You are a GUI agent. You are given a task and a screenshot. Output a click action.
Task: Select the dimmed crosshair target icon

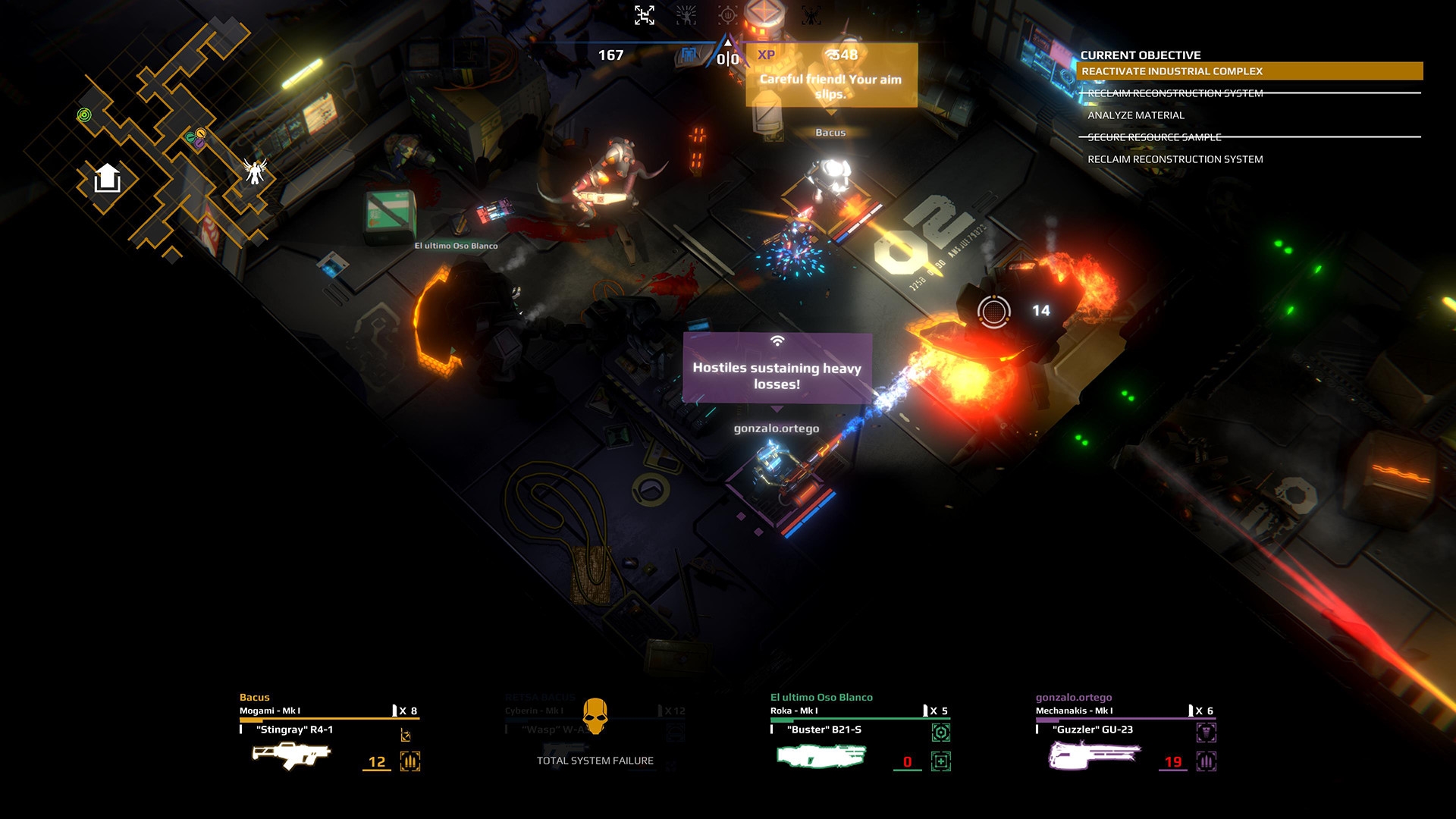coord(727,14)
